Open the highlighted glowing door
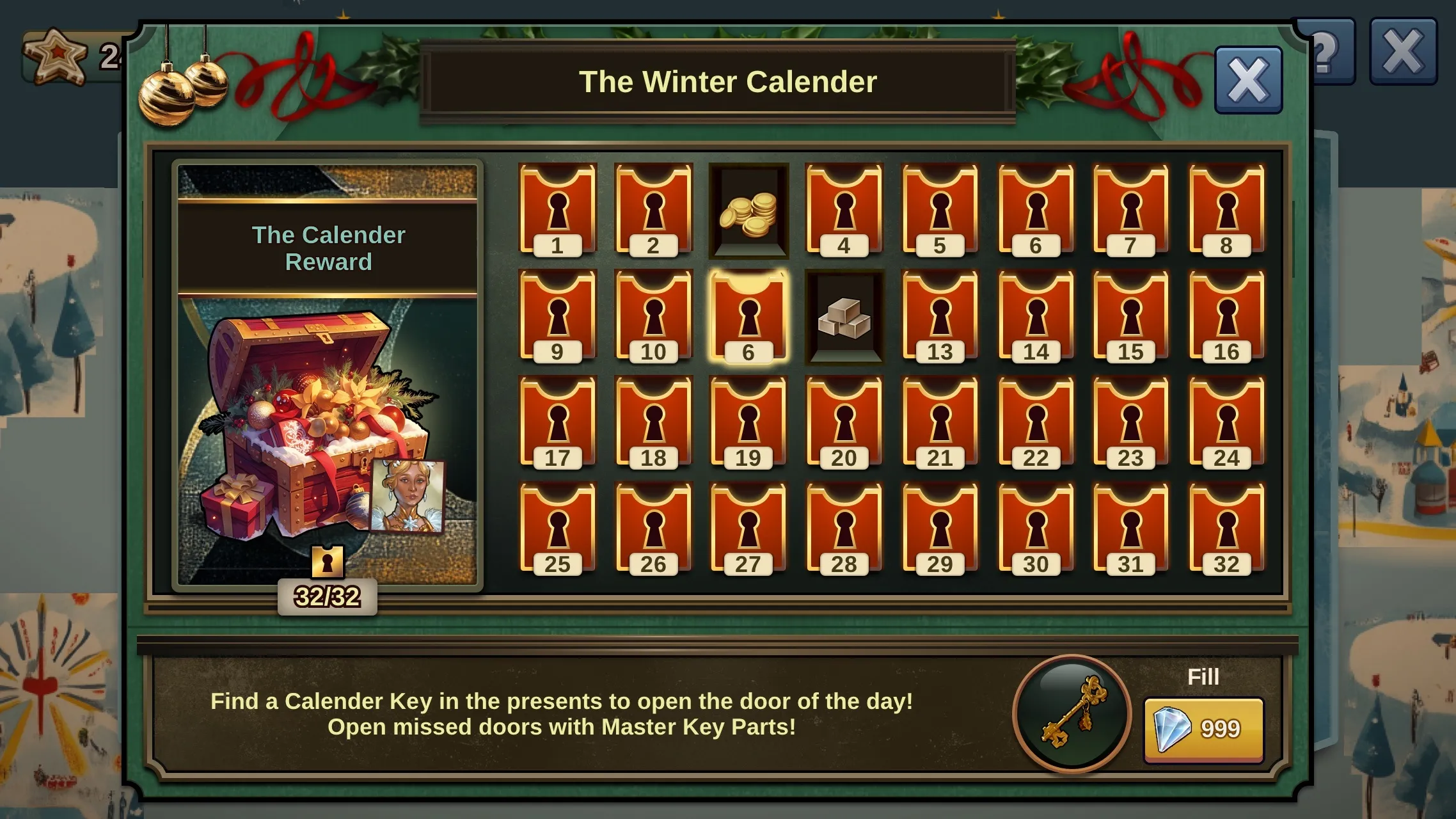1456x819 pixels. (748, 317)
